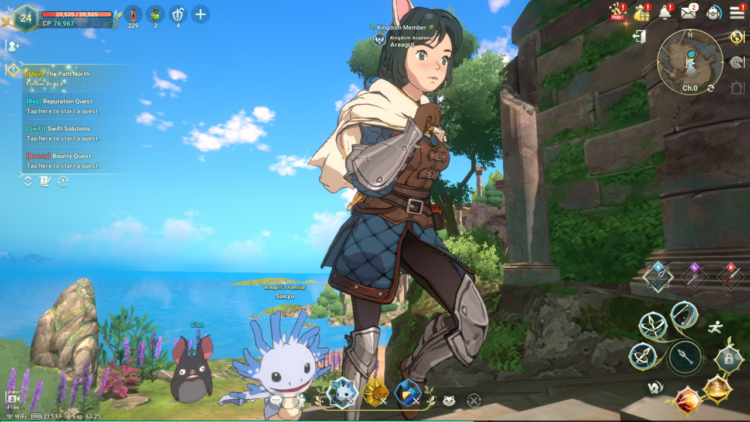The height and width of the screenshot is (422, 750).
Task: Open the mailbox with 2 messages
Action: (689, 12)
